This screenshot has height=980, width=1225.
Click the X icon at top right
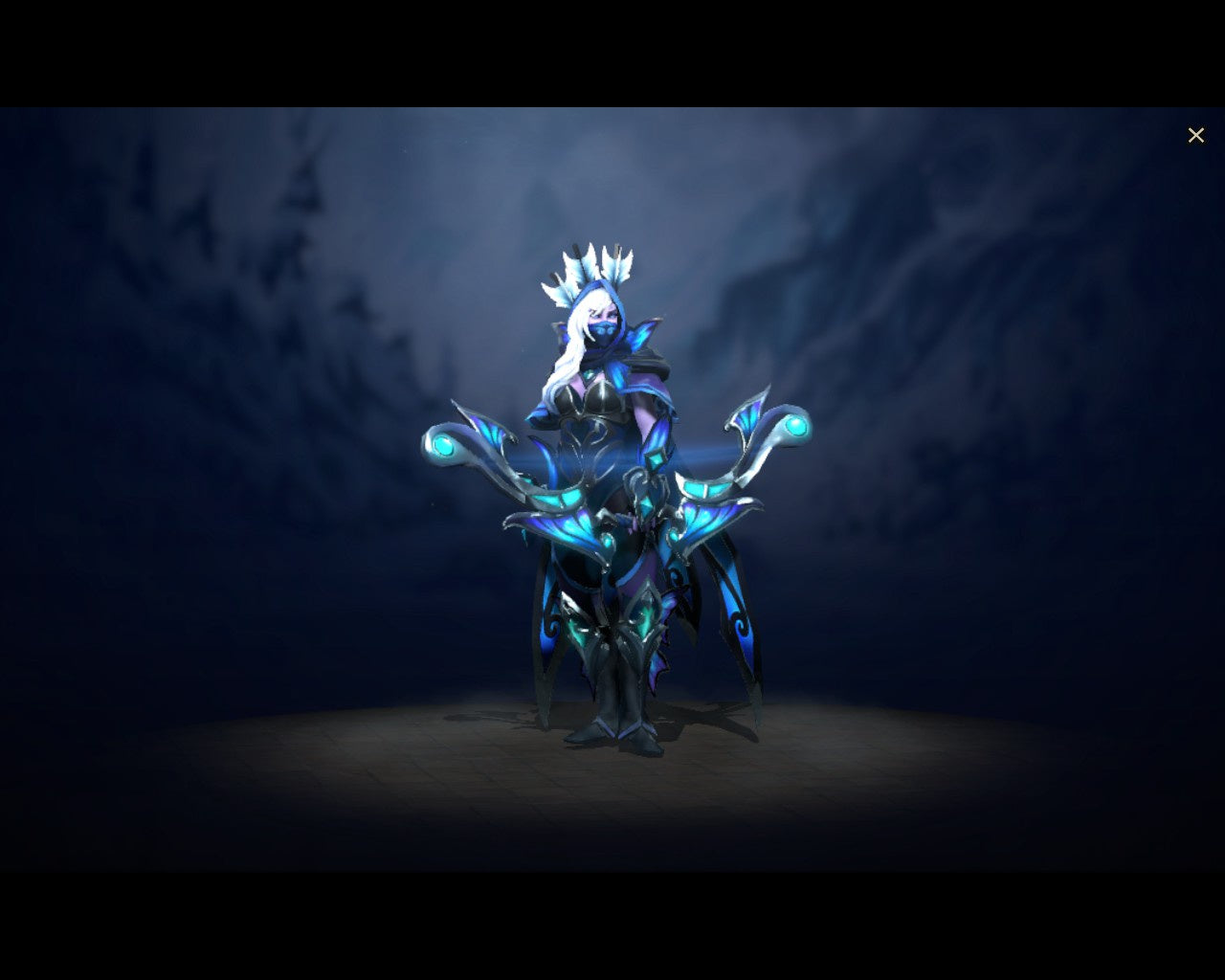coord(1196,135)
